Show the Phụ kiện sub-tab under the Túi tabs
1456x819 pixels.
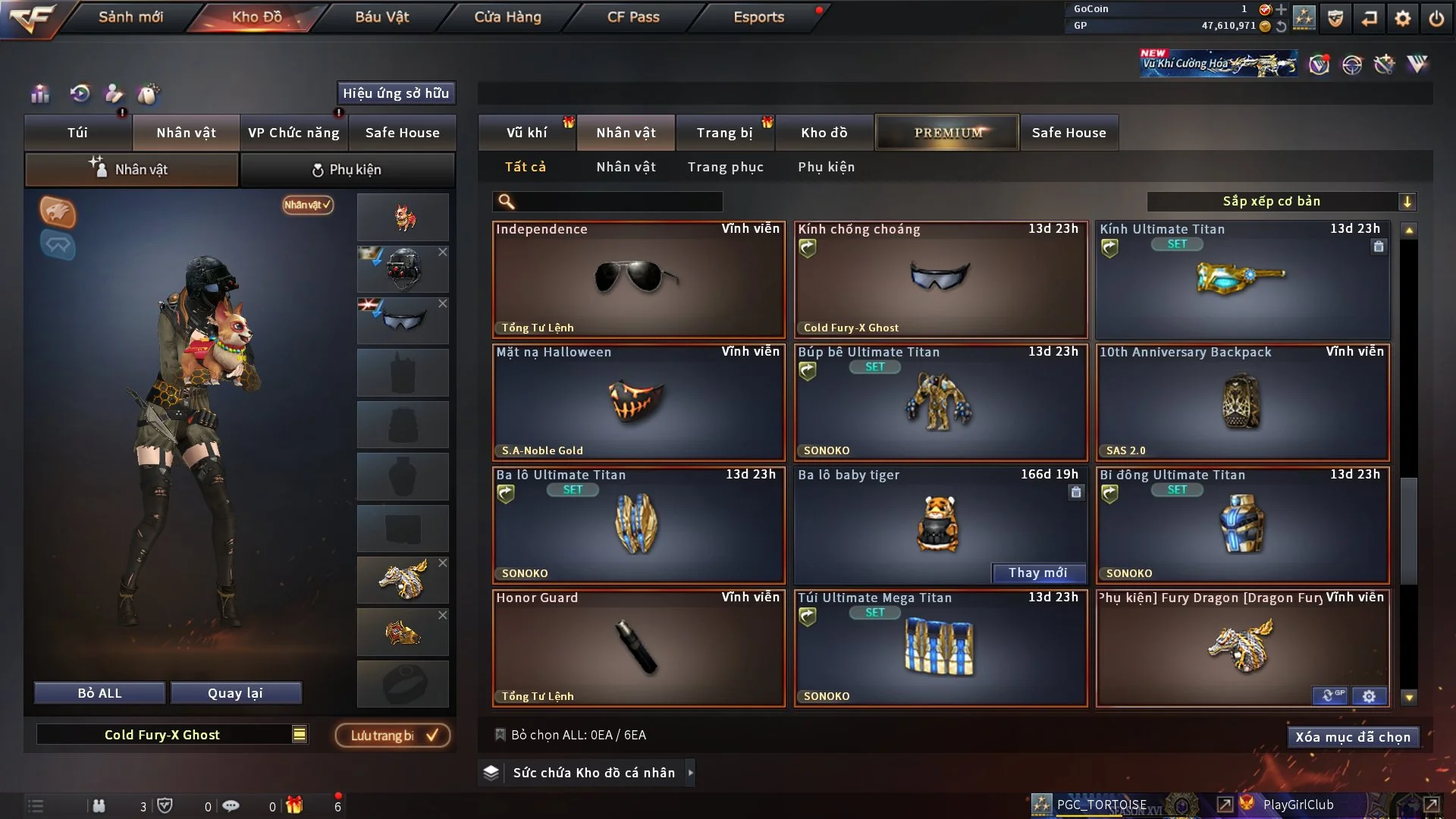tap(347, 170)
